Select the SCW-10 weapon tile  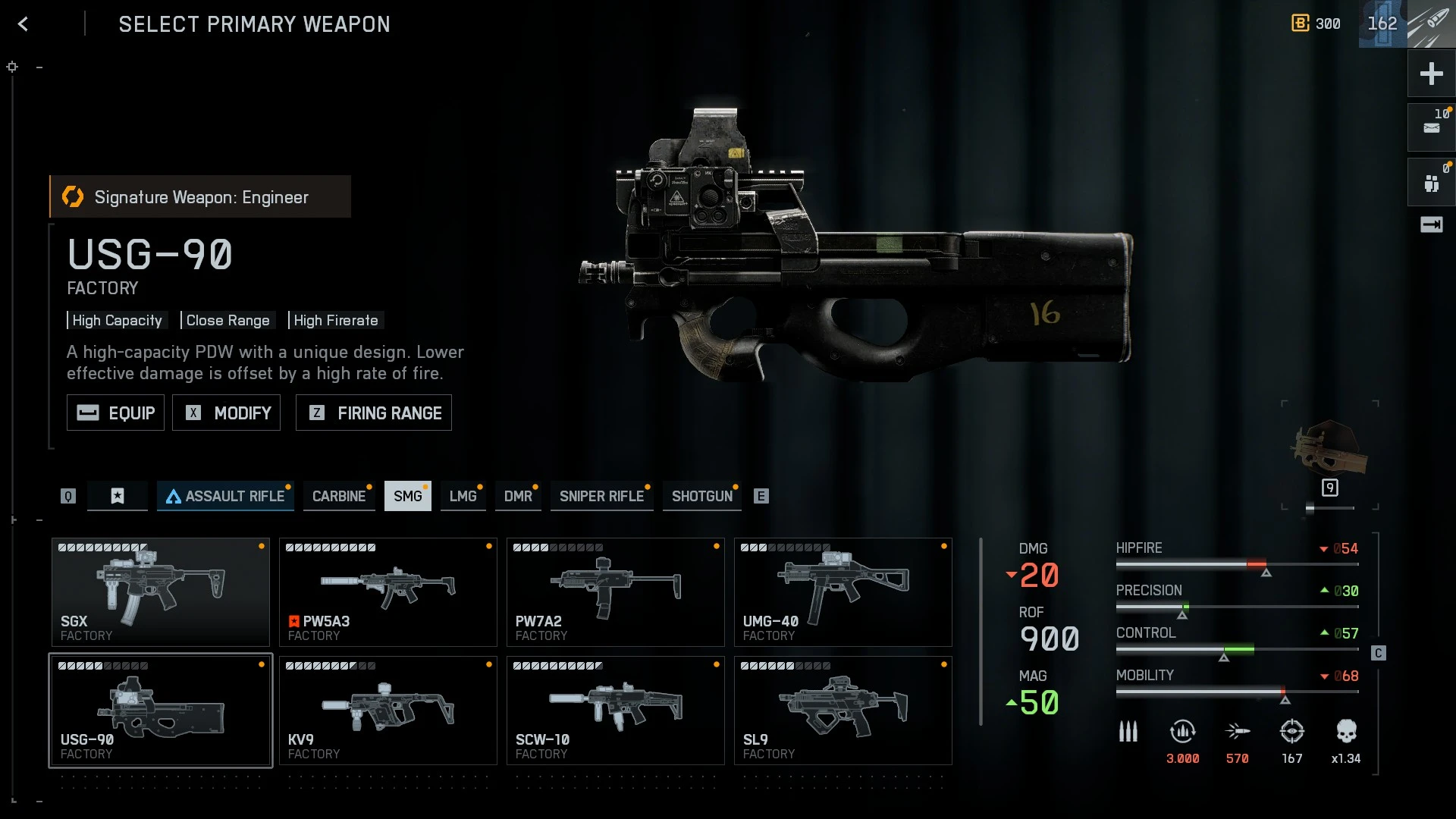pos(615,711)
